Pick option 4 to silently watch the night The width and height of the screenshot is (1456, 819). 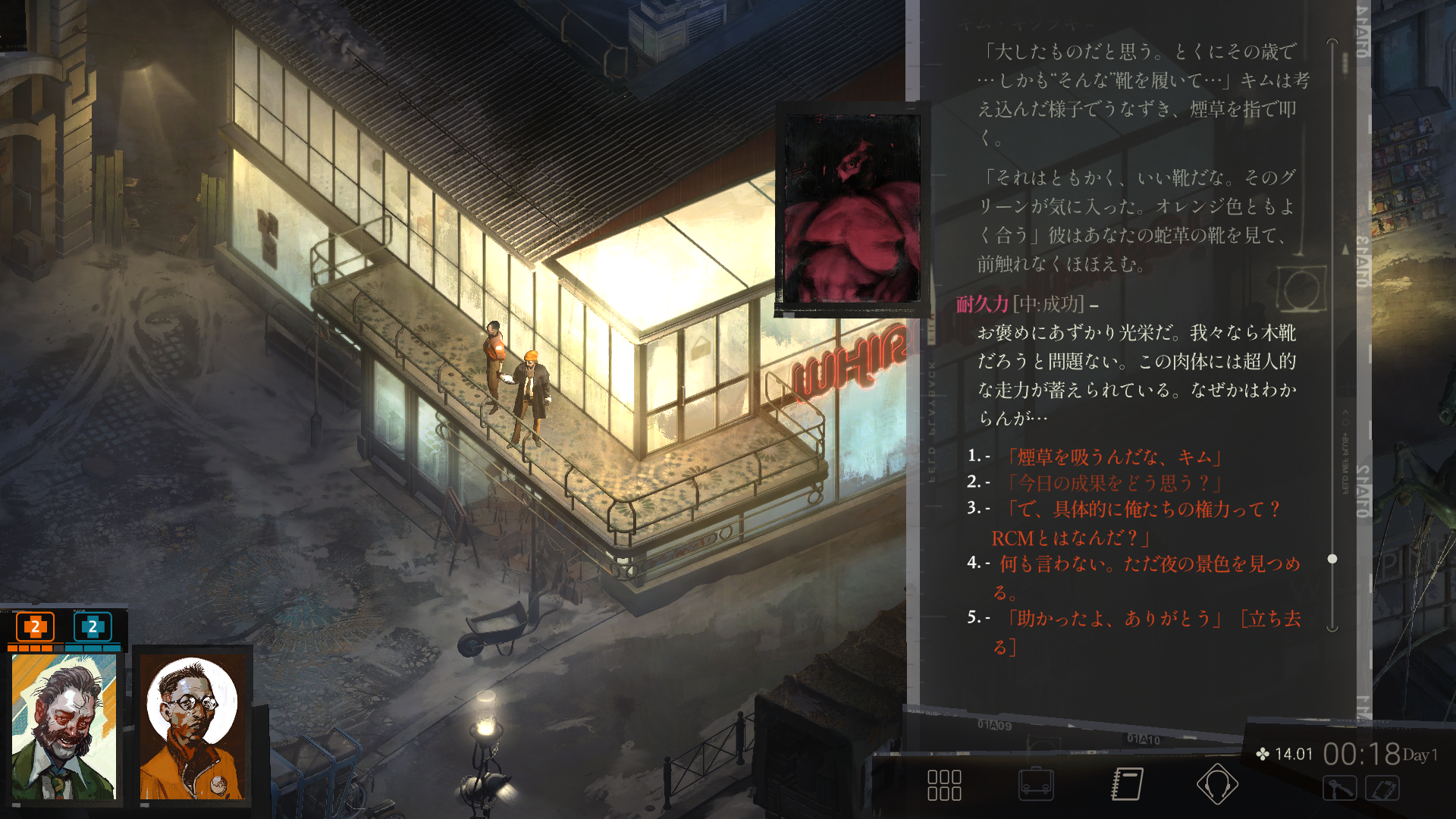point(1149,564)
